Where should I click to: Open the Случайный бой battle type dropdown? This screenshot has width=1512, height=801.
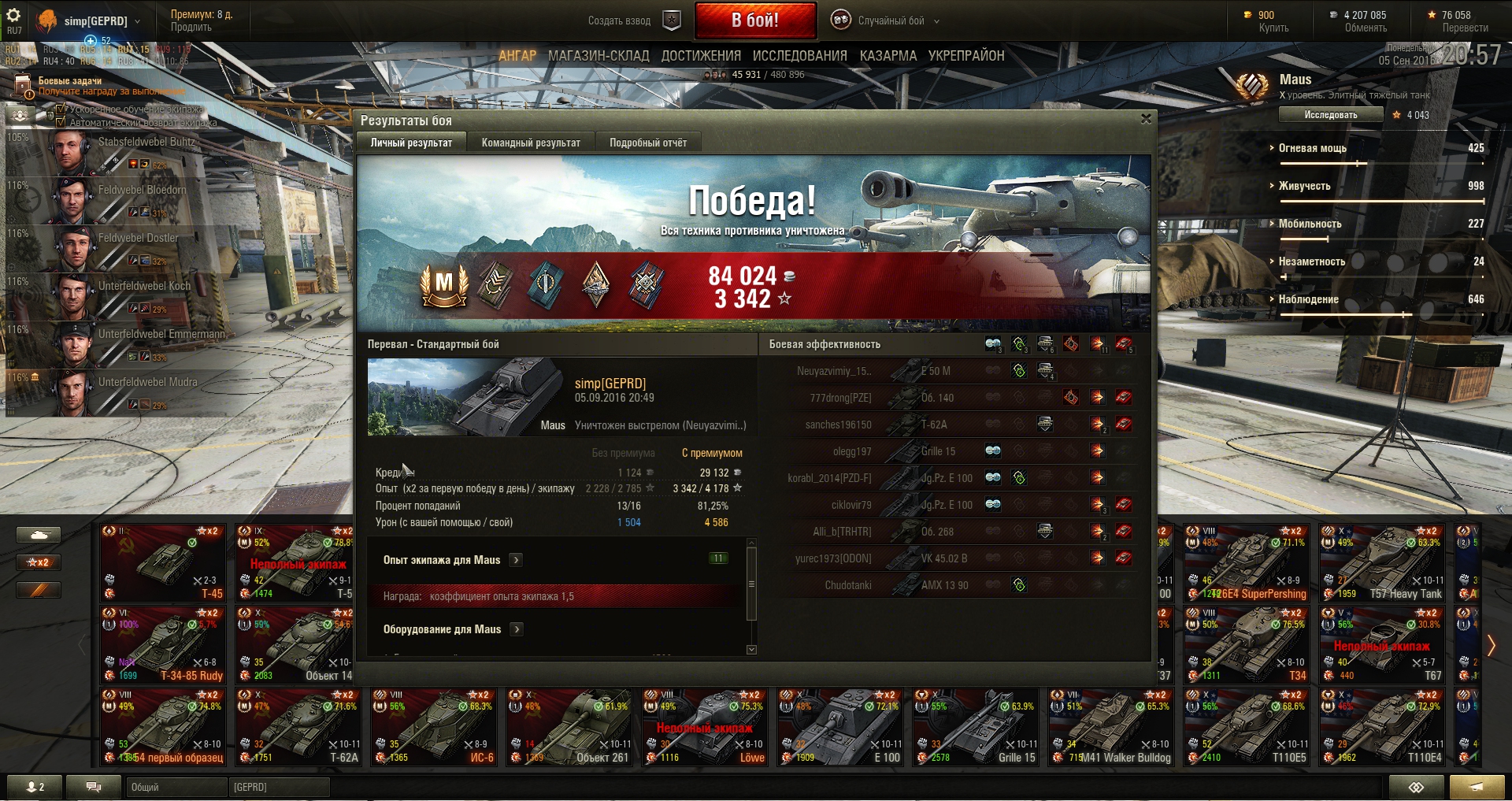pyautogui.click(x=890, y=21)
